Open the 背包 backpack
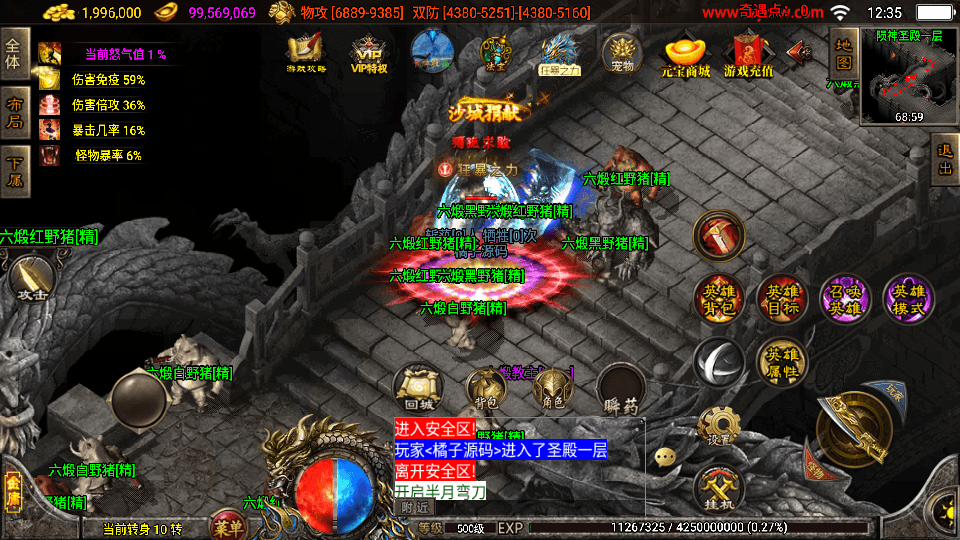960x540 pixels. 485,388
